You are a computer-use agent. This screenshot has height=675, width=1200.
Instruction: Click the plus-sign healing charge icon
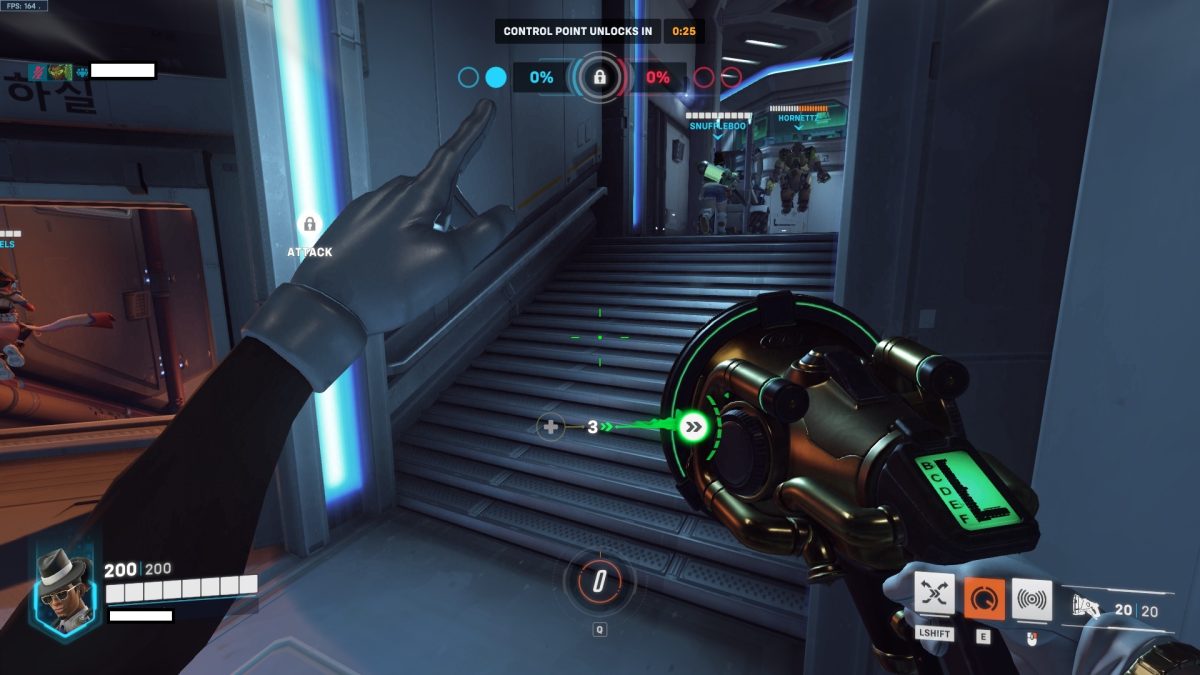[x=550, y=427]
